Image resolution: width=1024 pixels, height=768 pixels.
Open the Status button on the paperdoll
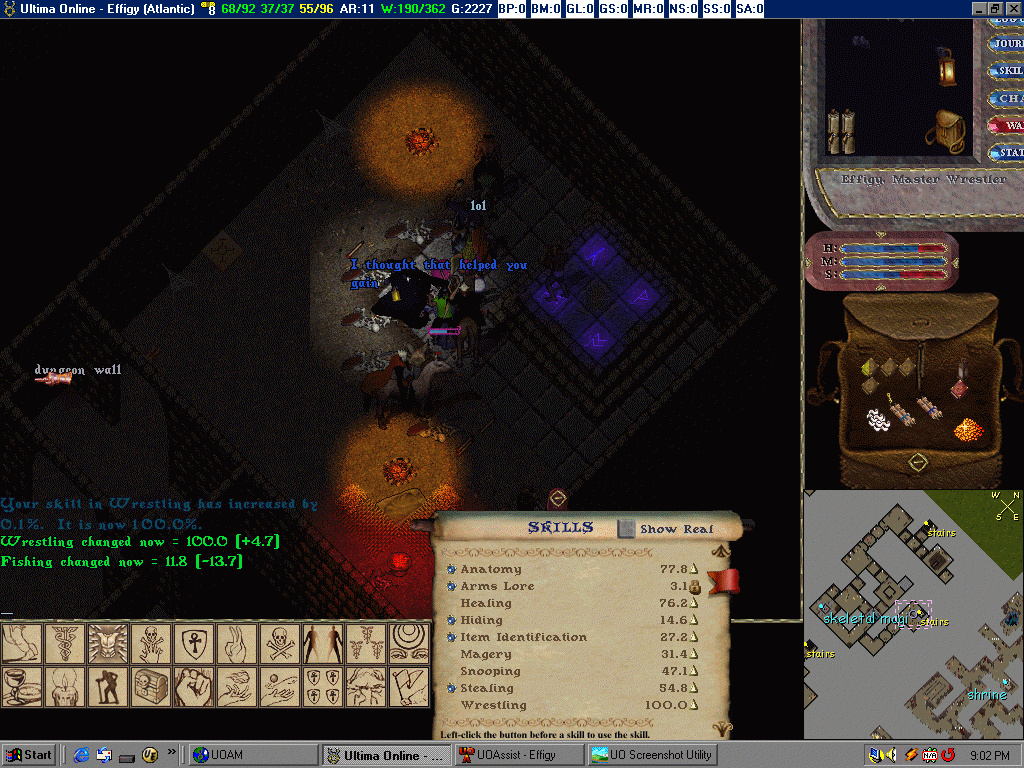[x=1006, y=153]
